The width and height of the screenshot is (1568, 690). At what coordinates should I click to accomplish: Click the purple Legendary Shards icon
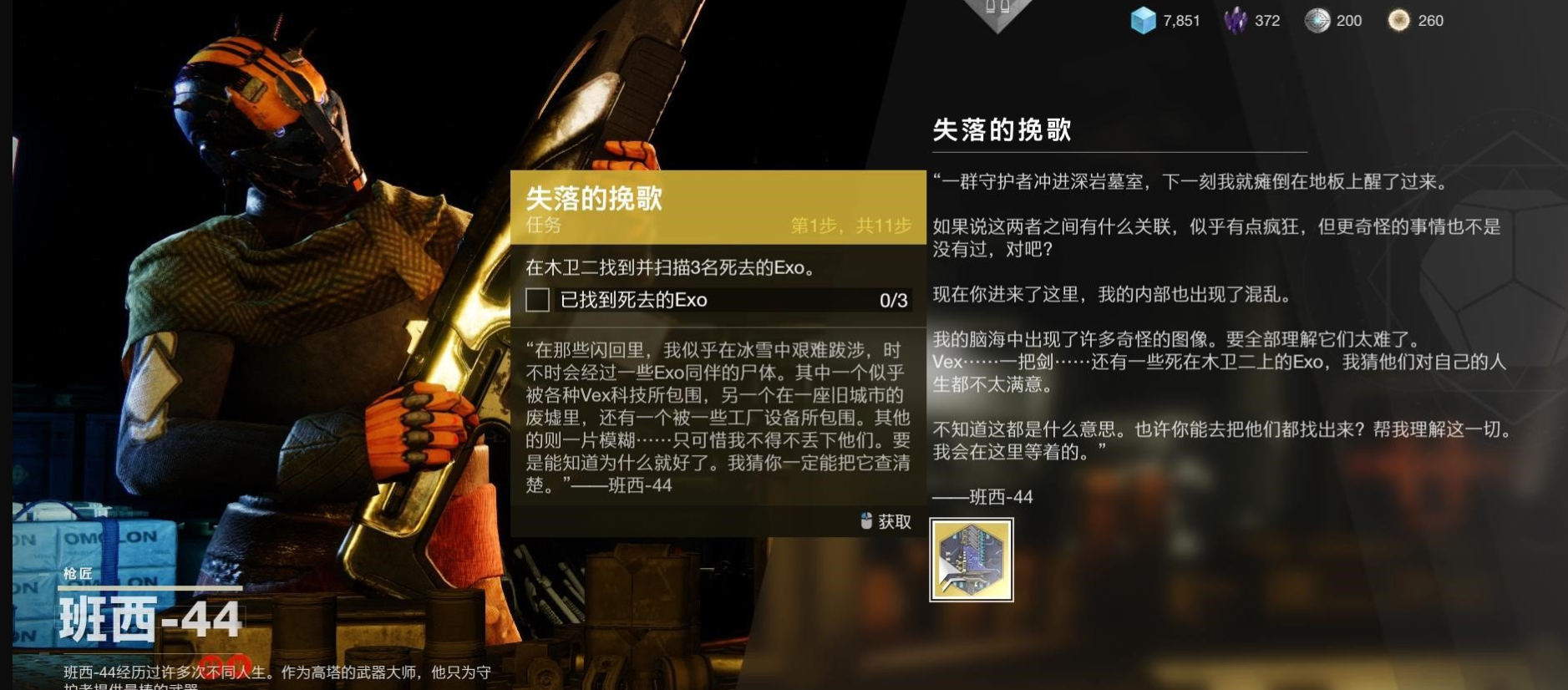click(x=1234, y=21)
